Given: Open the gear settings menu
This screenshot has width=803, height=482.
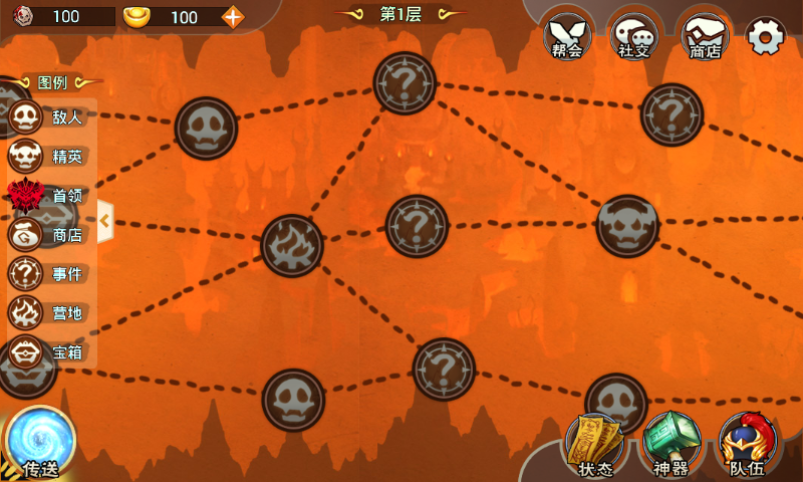Looking at the screenshot, I should click(x=765, y=37).
